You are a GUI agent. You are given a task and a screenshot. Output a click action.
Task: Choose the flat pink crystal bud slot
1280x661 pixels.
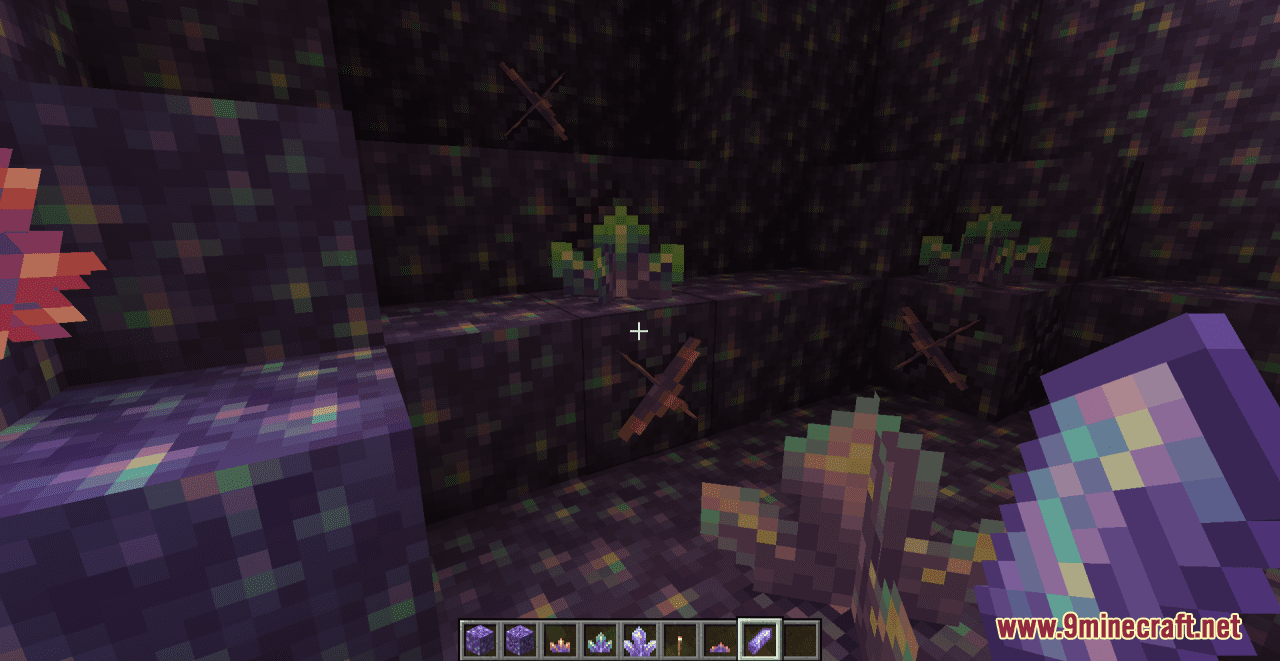[x=719, y=638]
